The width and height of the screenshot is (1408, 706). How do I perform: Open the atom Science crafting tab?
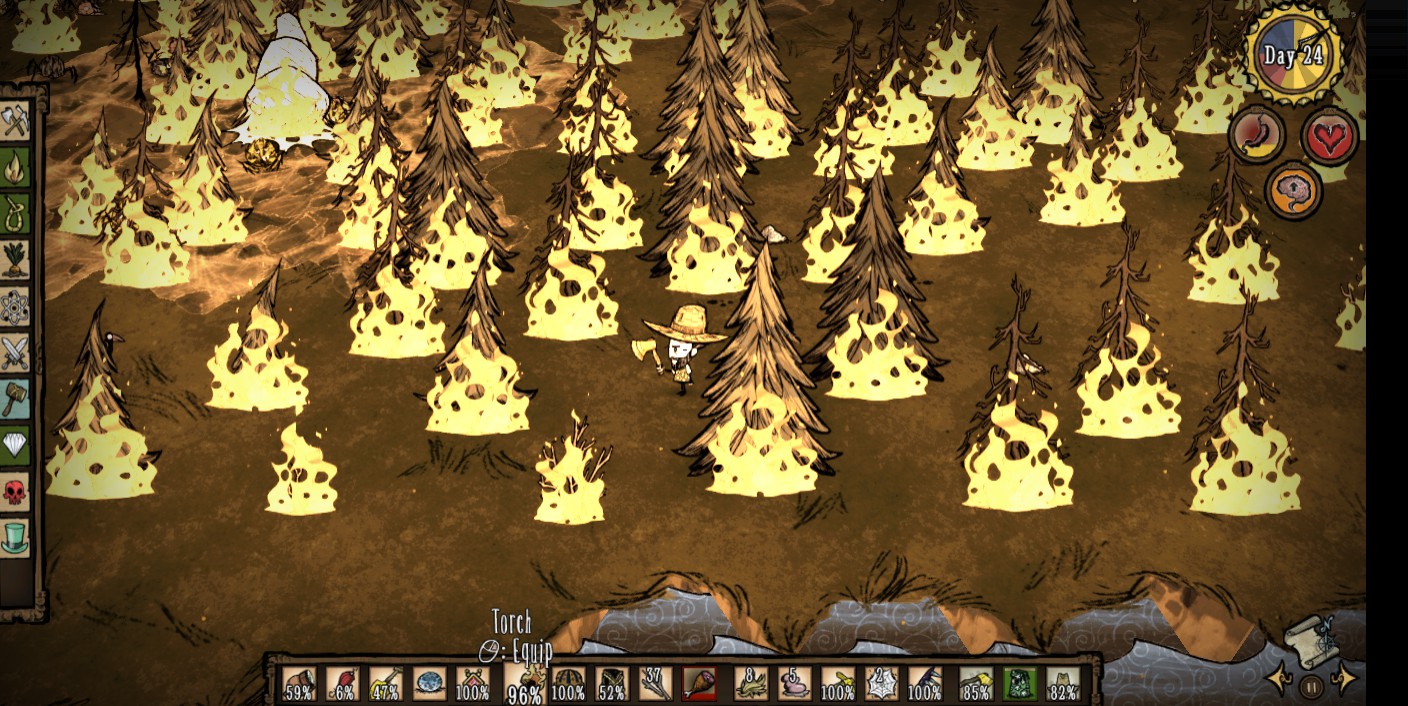click(15, 307)
